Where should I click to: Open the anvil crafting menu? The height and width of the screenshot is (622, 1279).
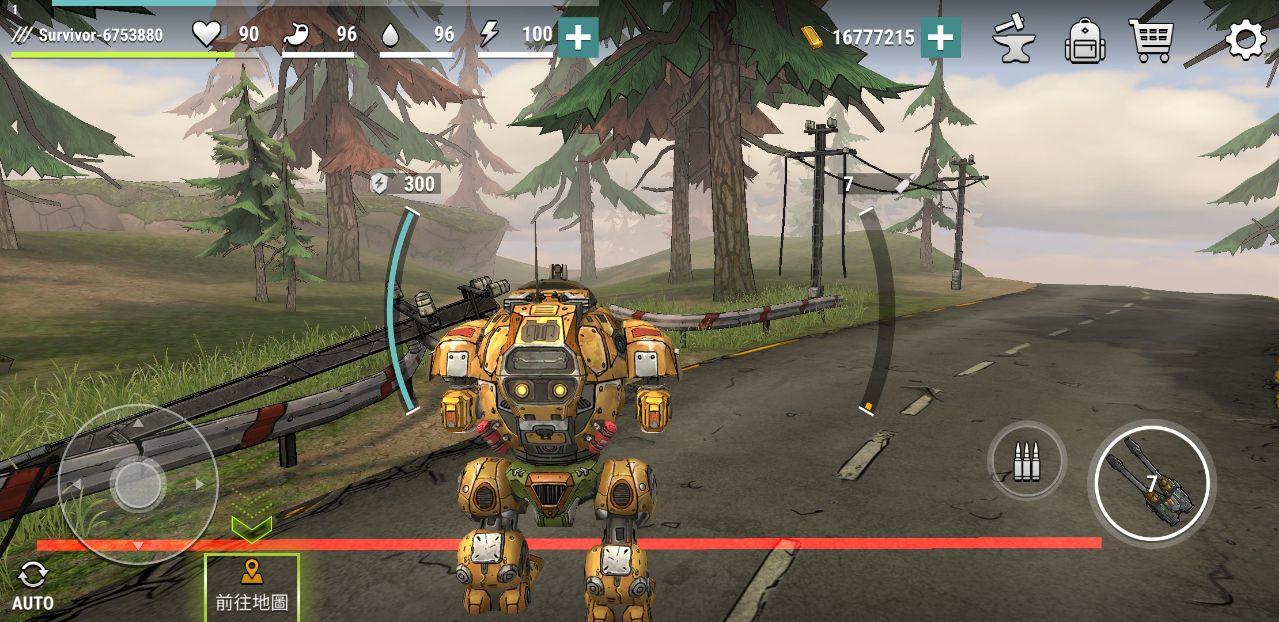(1013, 40)
